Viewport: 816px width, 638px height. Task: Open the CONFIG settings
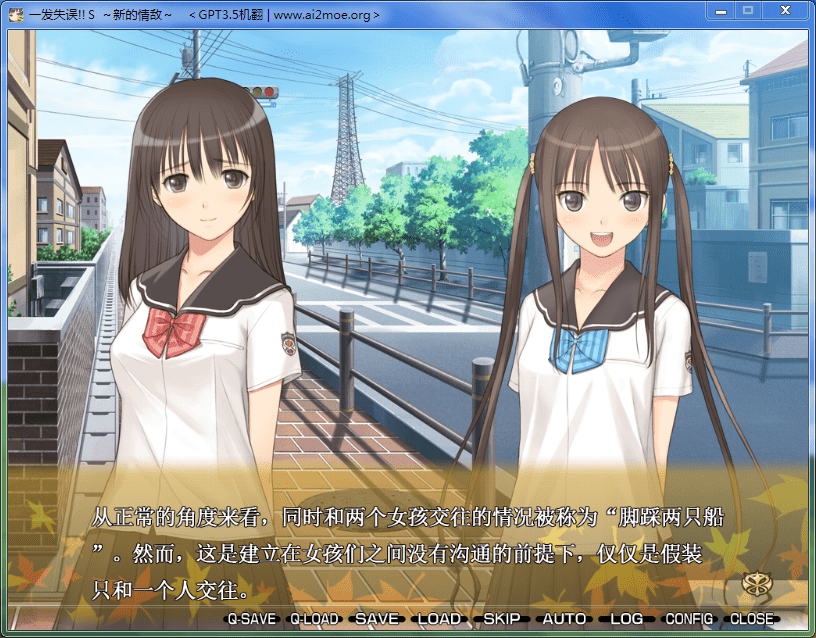click(689, 619)
